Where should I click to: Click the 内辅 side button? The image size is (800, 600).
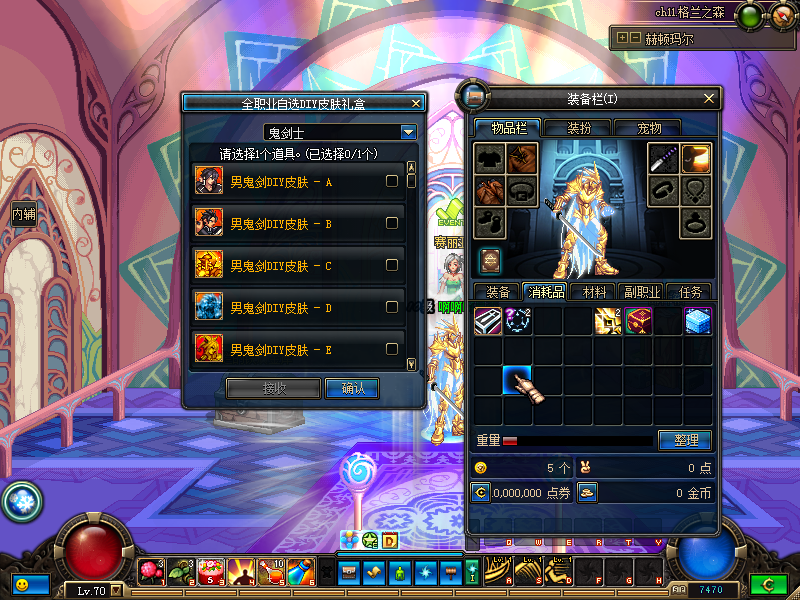[23, 214]
